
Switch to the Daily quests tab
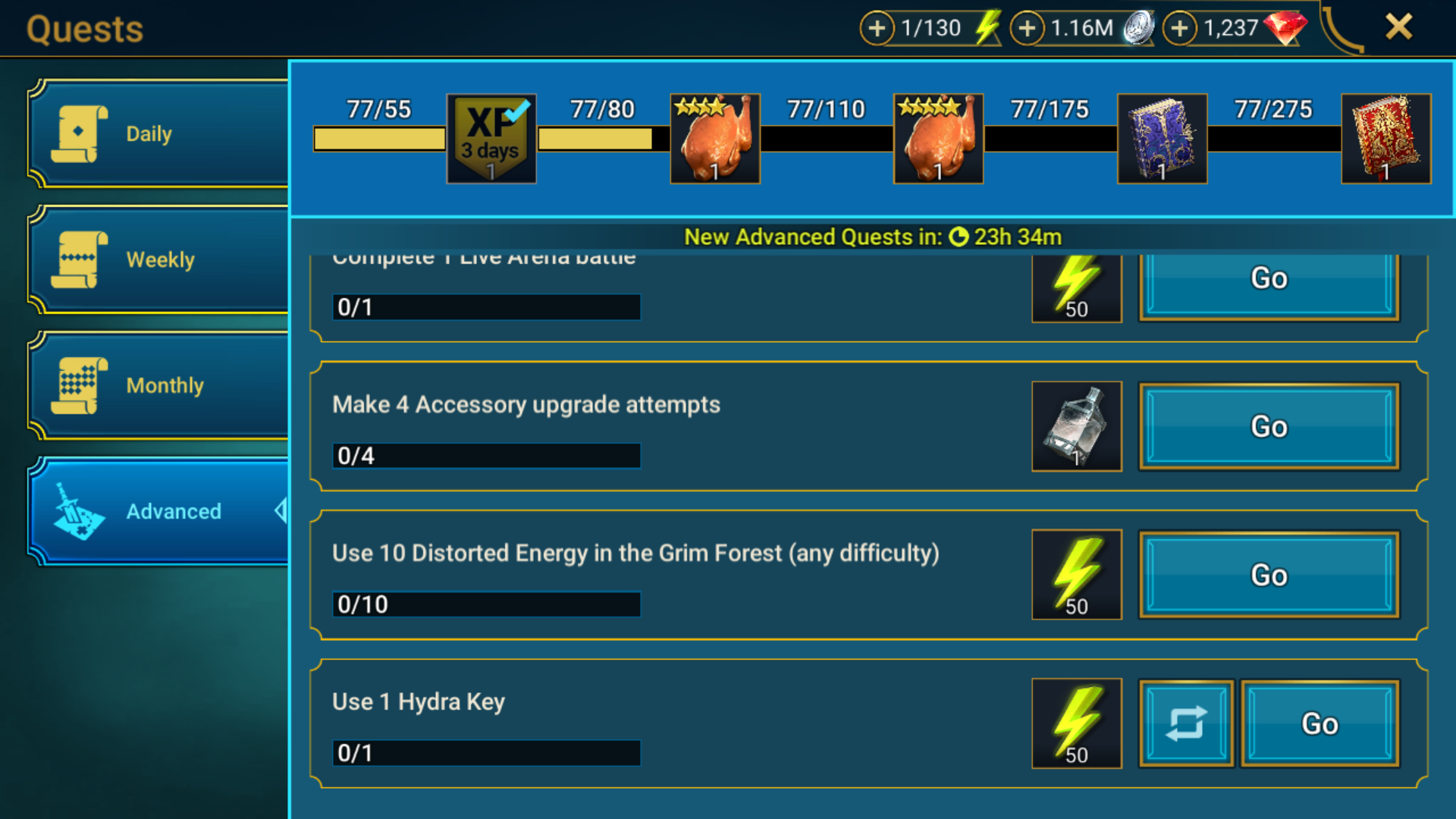coord(159,134)
